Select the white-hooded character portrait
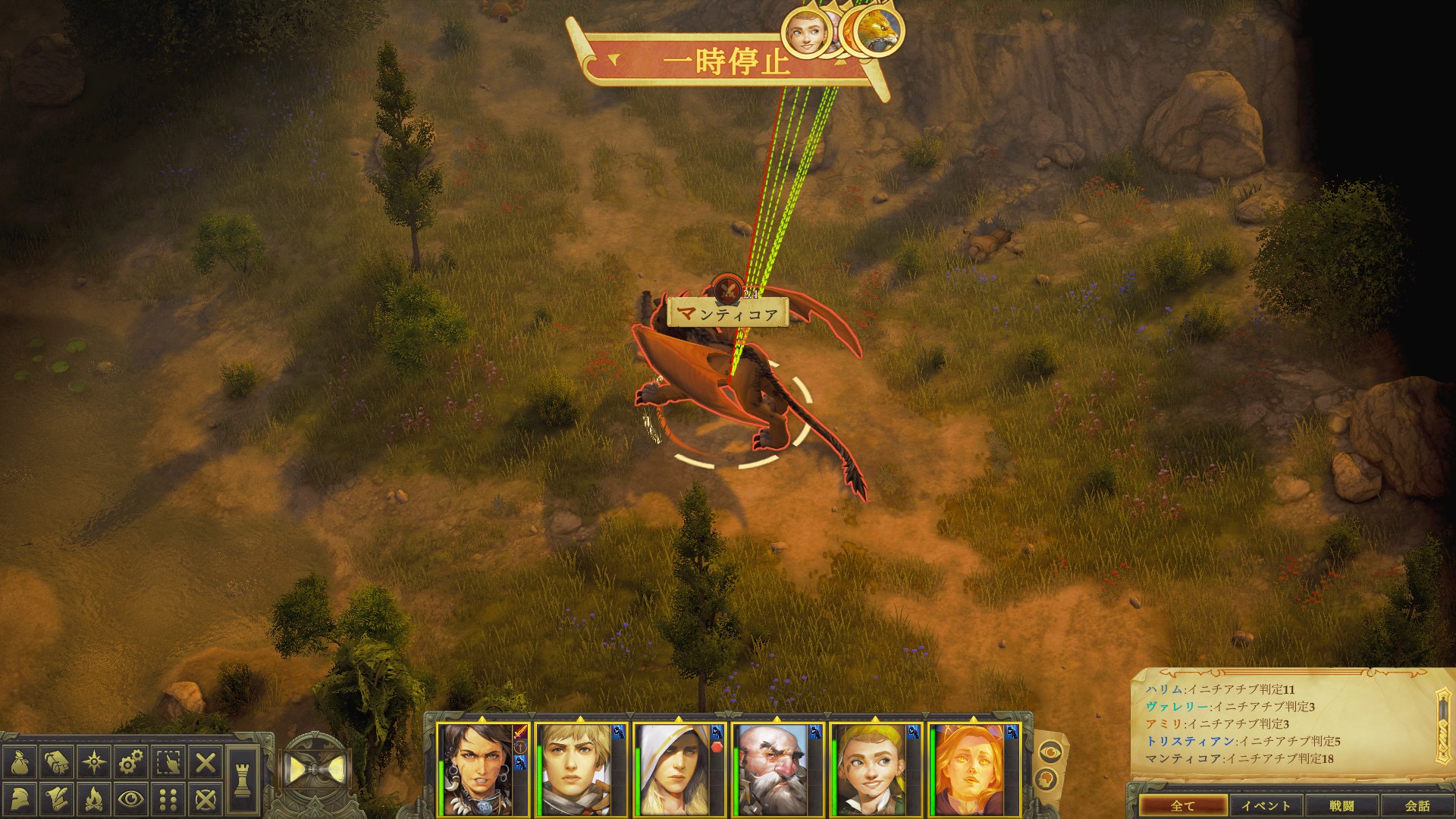 tap(673, 768)
